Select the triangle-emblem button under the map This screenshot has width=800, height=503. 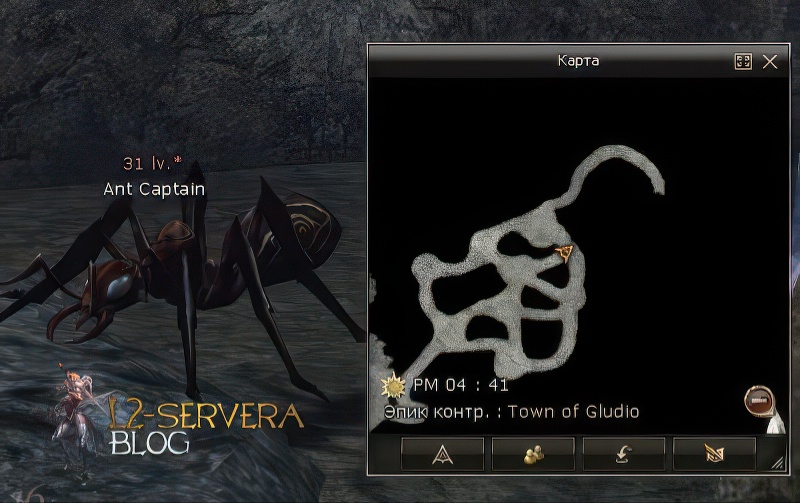[442, 454]
